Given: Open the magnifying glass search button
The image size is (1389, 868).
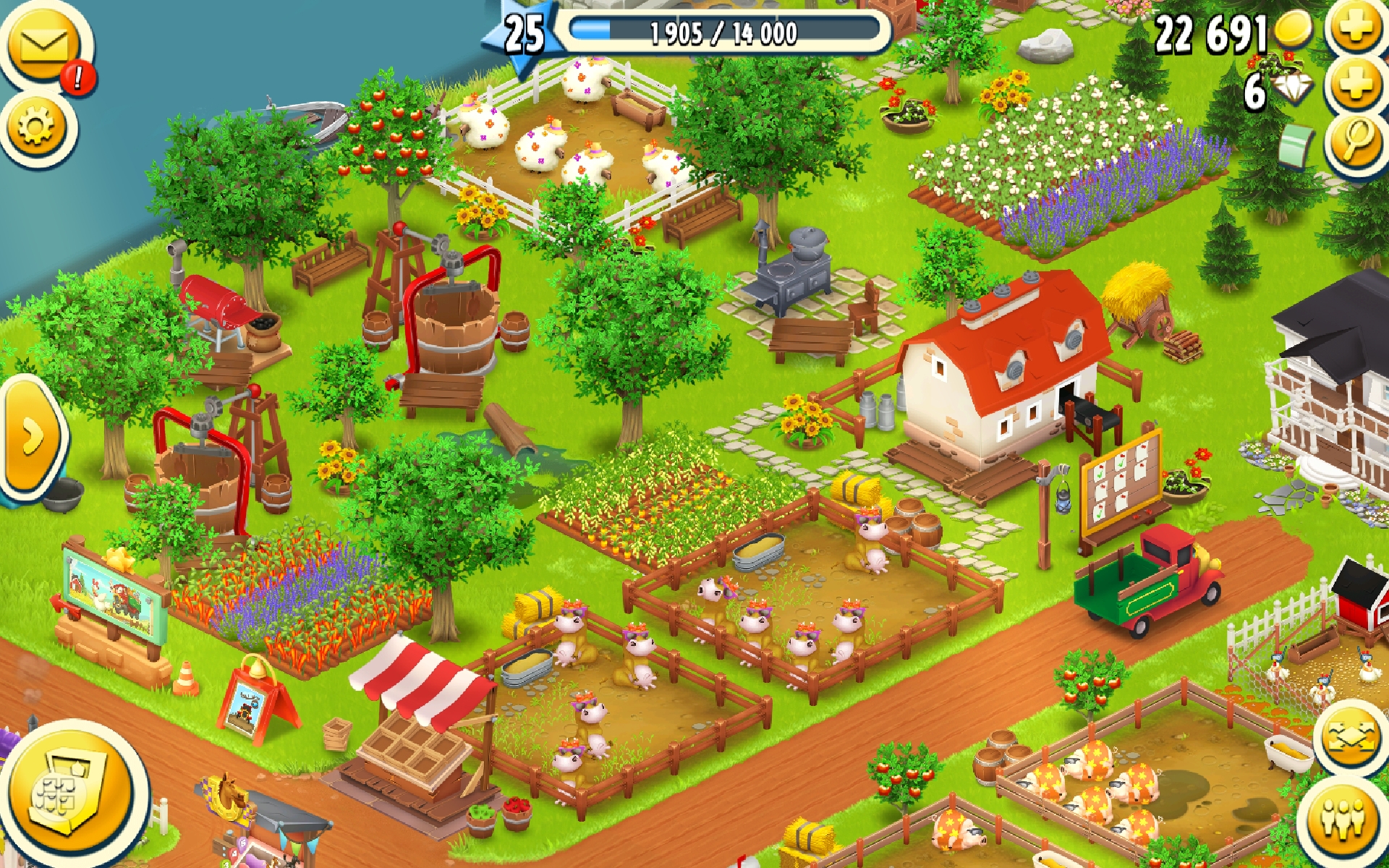Looking at the screenshot, I should click(1356, 141).
